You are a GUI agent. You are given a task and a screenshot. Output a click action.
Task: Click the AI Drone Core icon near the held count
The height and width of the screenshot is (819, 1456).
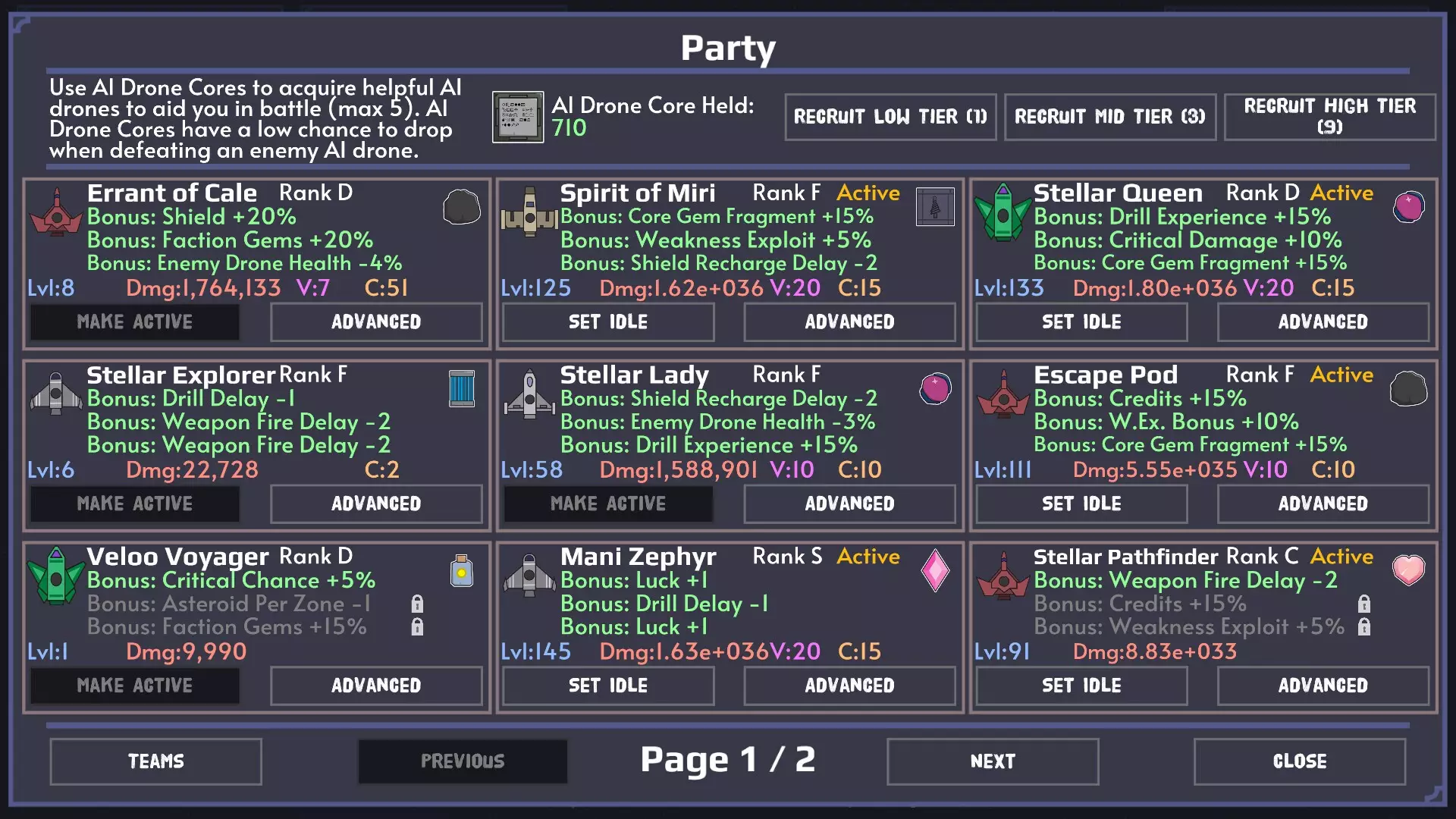tap(518, 118)
